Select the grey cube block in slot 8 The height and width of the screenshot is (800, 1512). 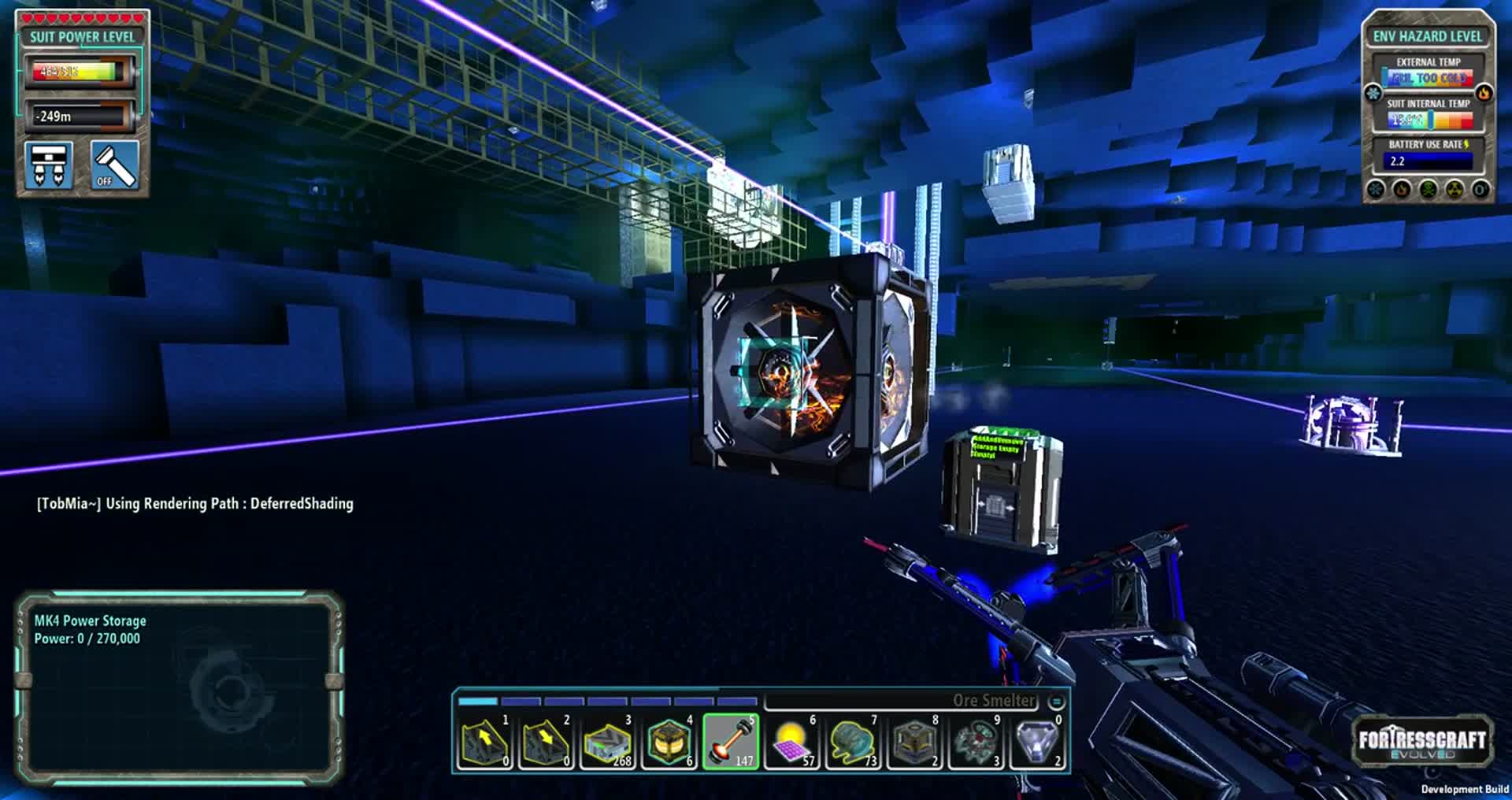[914, 742]
